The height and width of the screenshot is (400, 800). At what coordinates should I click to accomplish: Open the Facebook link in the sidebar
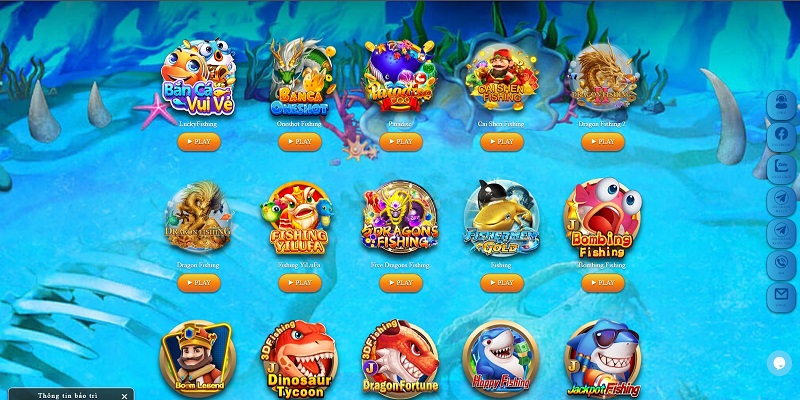[x=781, y=134]
